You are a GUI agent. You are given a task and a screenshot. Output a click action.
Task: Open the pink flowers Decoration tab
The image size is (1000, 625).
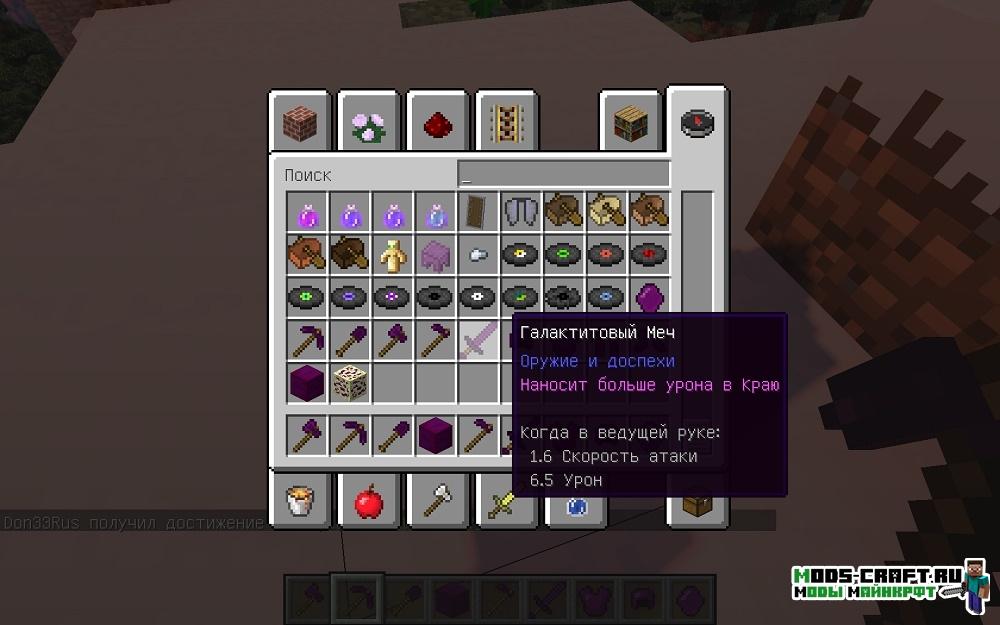368,124
